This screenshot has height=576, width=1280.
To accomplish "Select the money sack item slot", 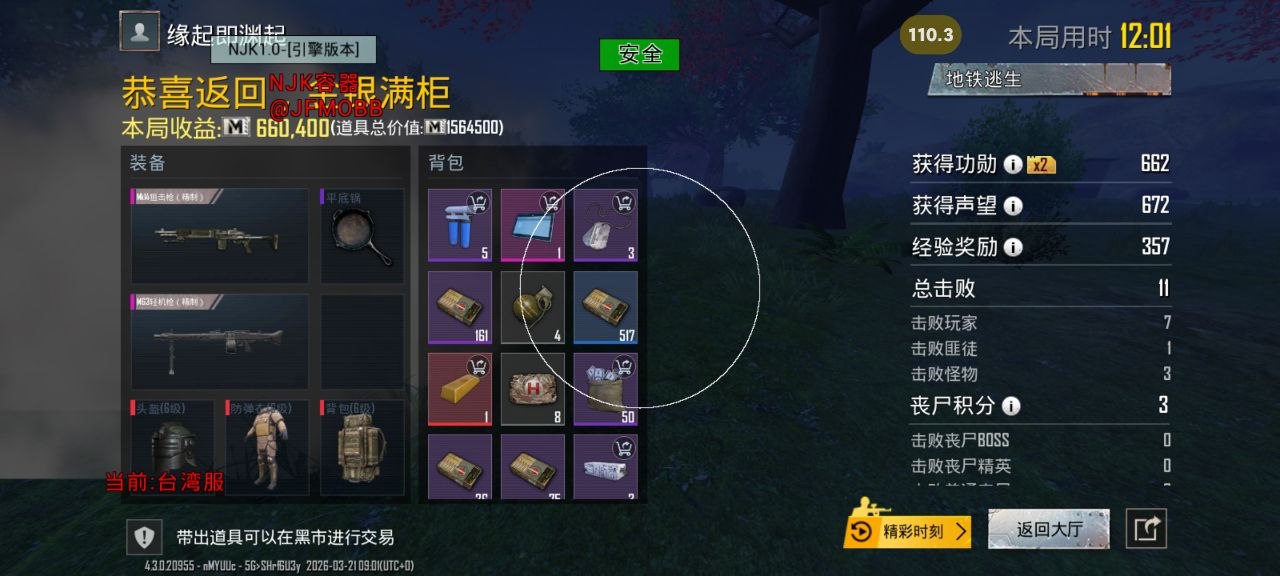I will [x=605, y=389].
